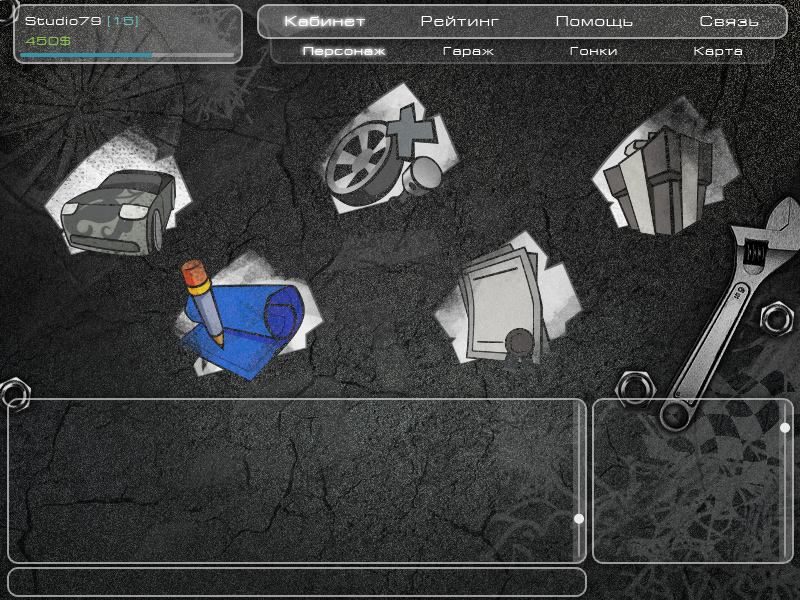Open the blueprint and pencil icon
This screenshot has height=600, width=800.
point(240,319)
